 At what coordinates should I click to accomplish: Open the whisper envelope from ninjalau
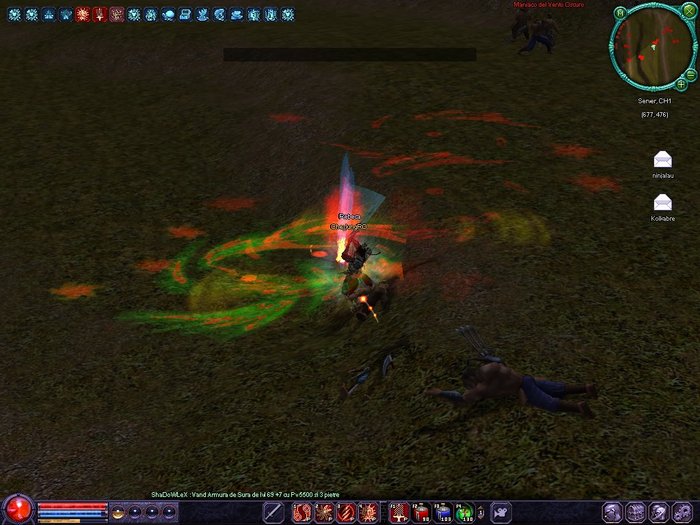coord(662,160)
